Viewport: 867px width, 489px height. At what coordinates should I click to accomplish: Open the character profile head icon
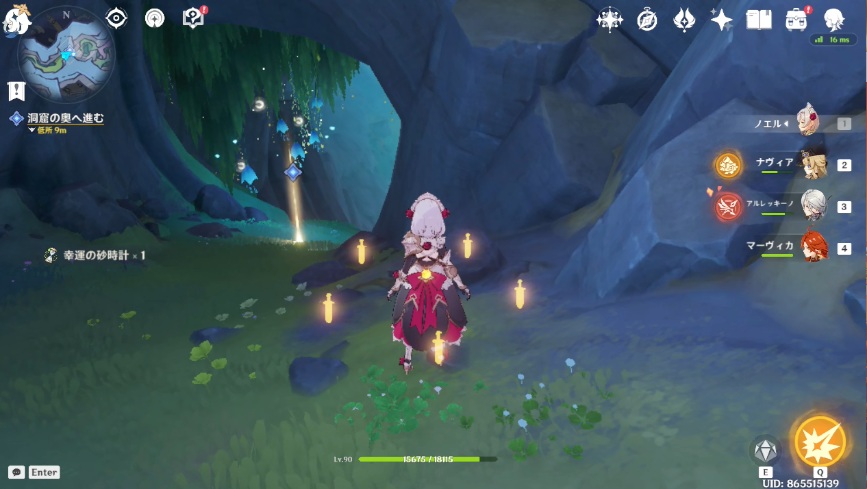[x=833, y=19]
